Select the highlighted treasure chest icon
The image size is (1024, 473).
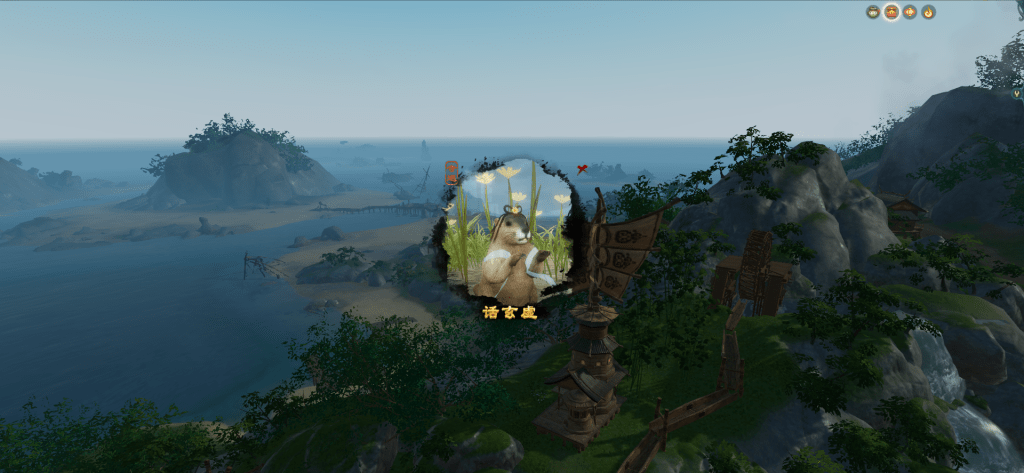[891, 12]
